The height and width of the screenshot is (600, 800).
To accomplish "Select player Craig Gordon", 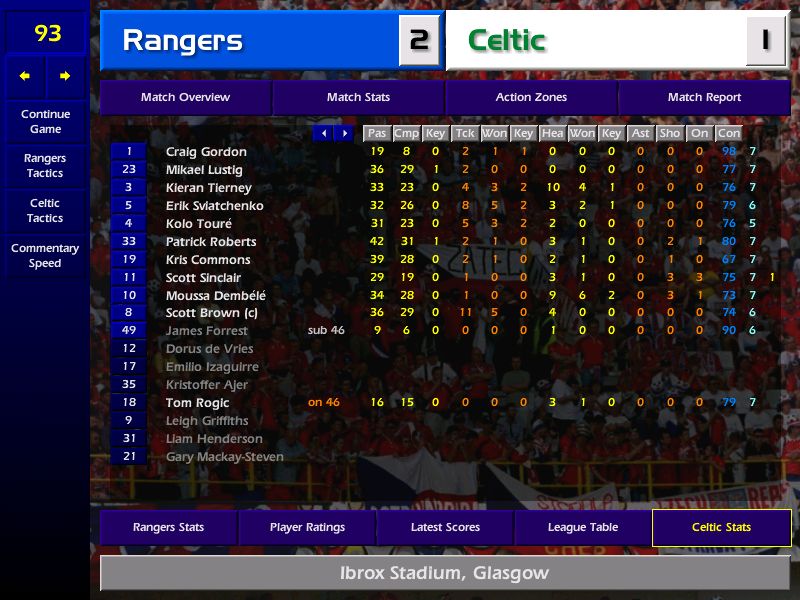I will [x=206, y=152].
